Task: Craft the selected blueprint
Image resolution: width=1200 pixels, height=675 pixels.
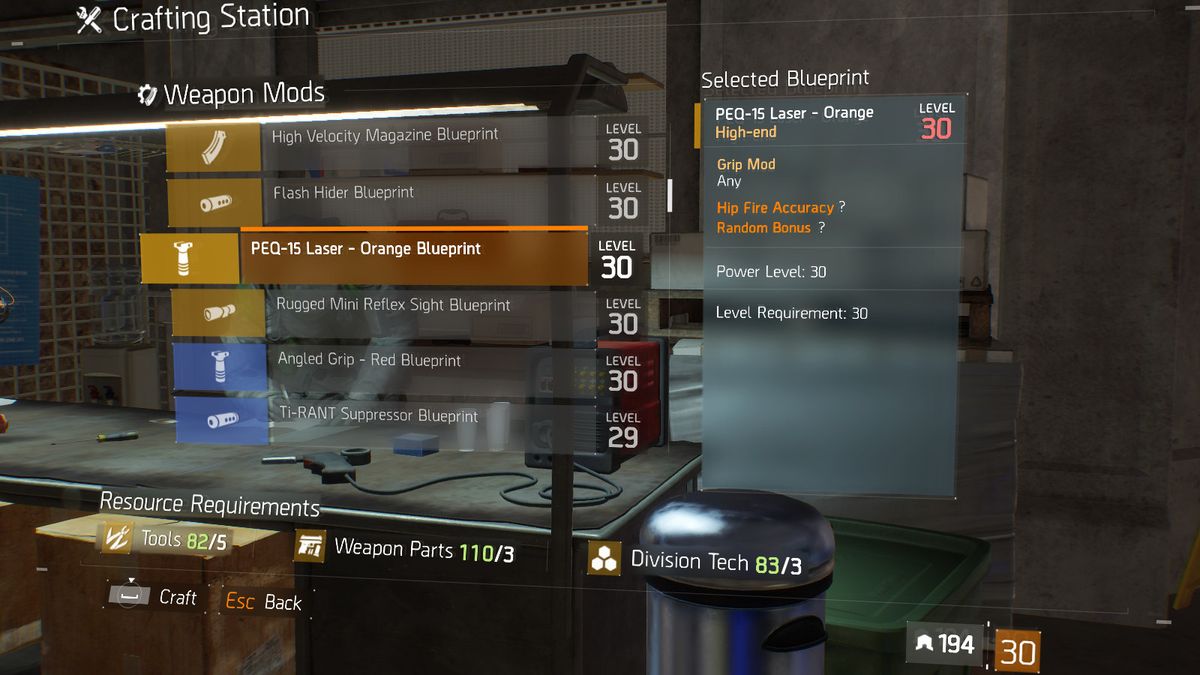Action: click(x=154, y=598)
